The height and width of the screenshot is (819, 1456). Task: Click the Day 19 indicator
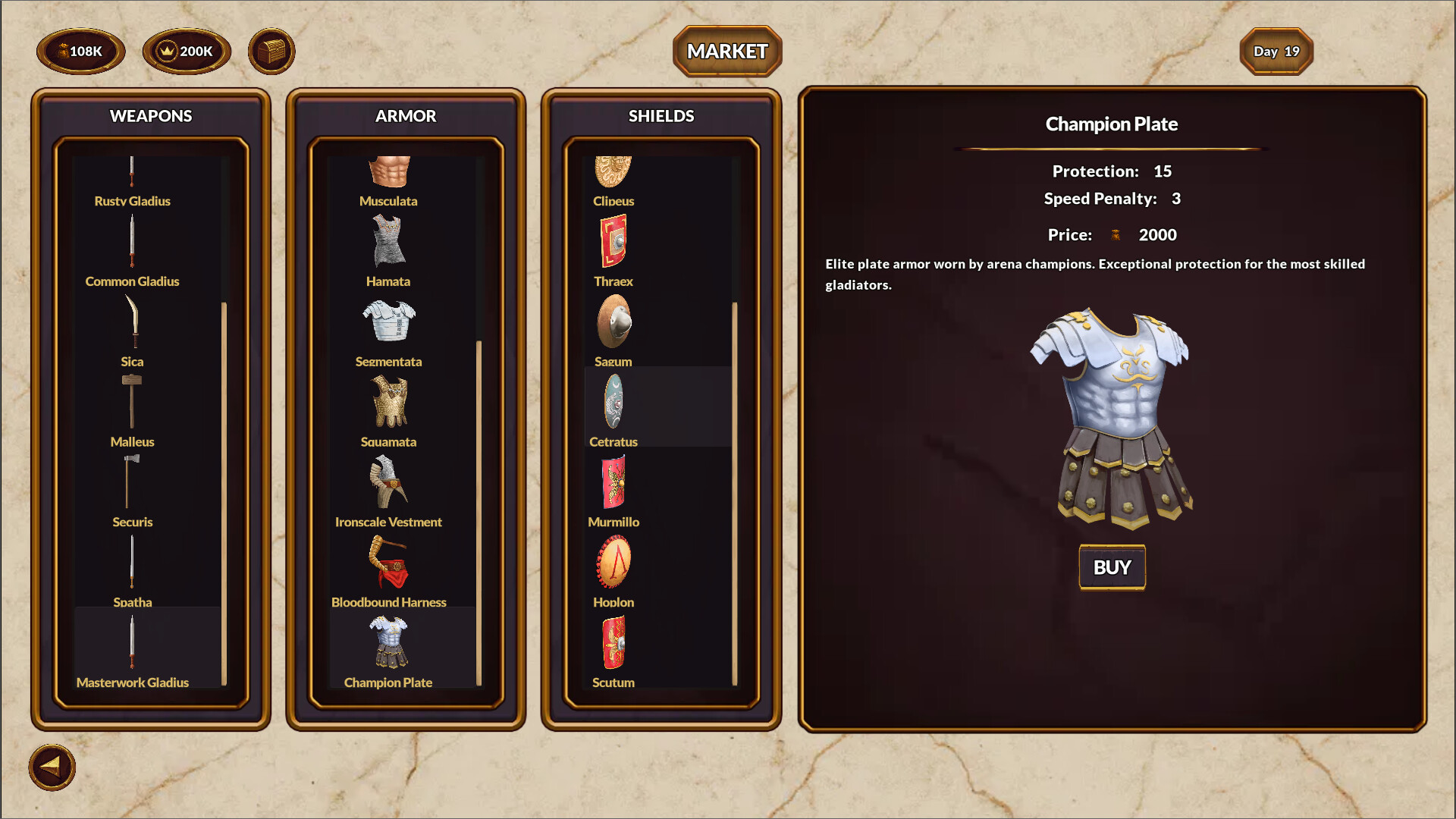[x=1276, y=51]
